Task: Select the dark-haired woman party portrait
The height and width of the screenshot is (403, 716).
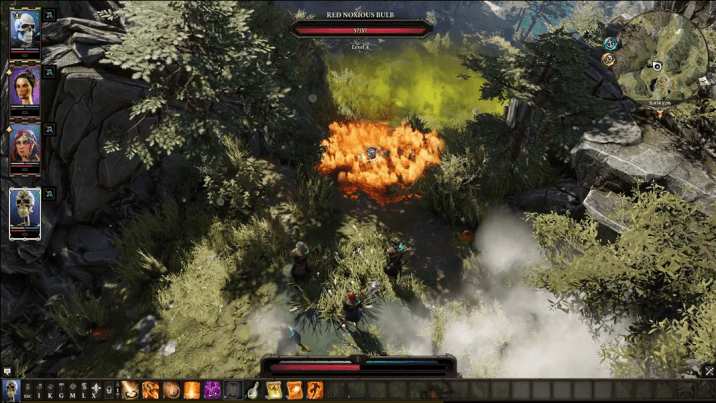Action: point(24,87)
